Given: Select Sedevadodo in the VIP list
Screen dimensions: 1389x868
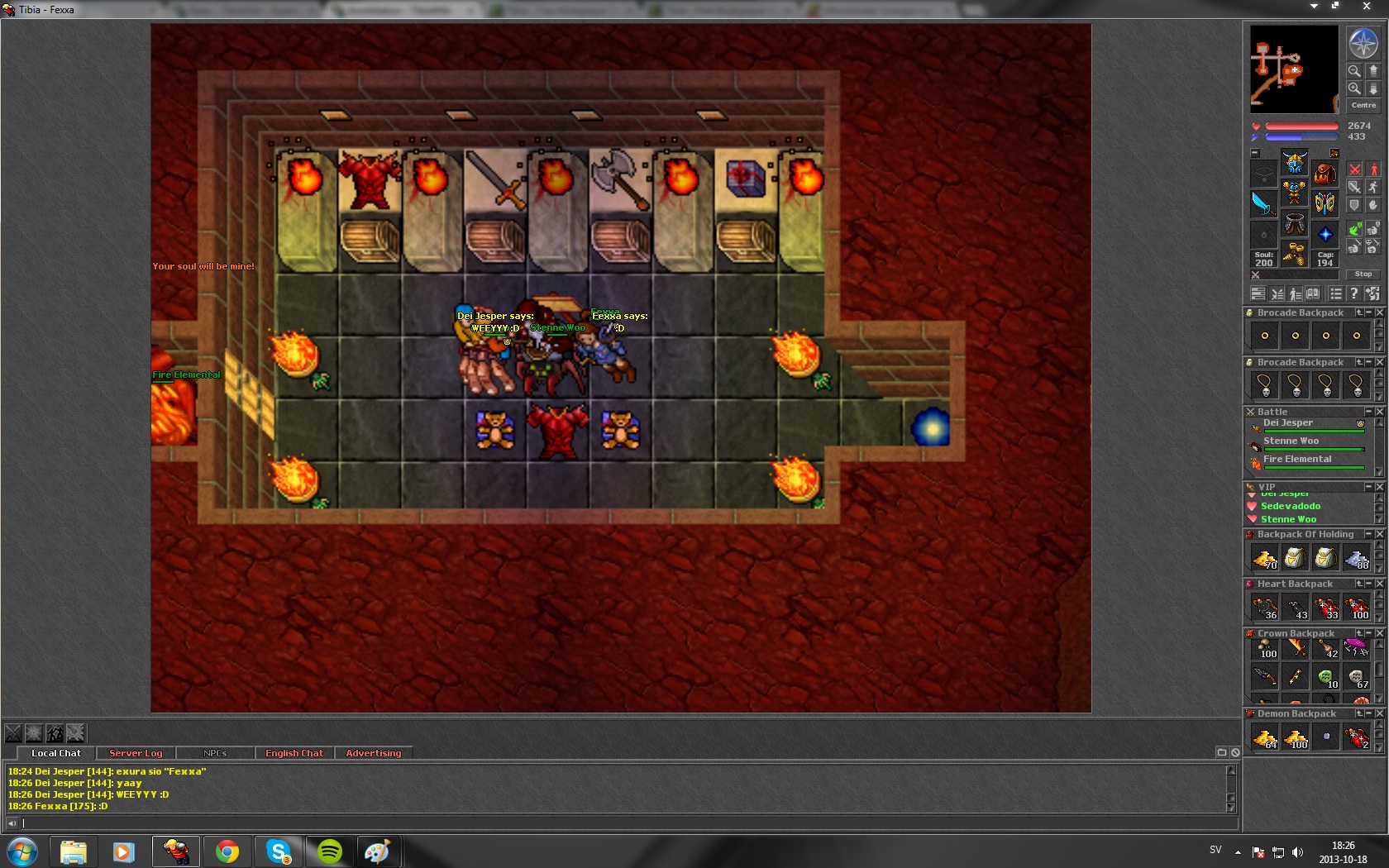Looking at the screenshot, I should (1290, 506).
